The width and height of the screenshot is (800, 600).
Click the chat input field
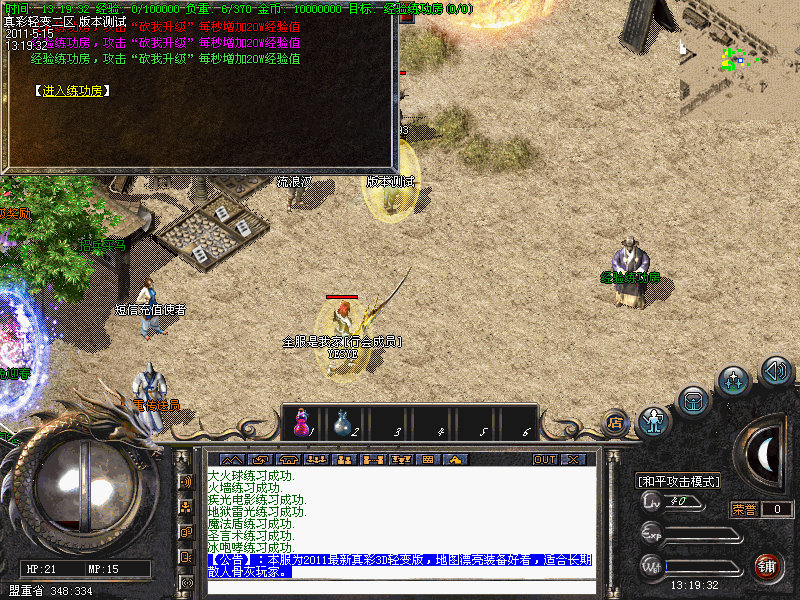point(400,587)
